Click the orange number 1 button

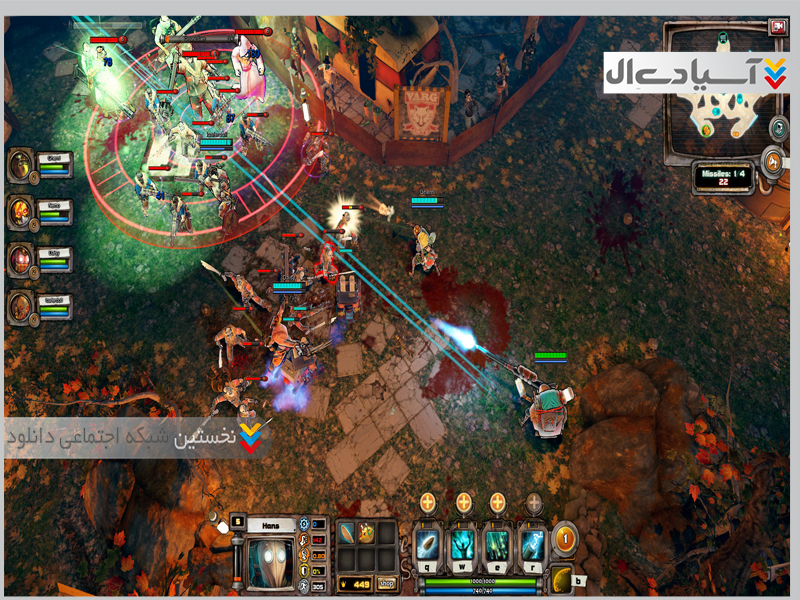[x=566, y=538]
